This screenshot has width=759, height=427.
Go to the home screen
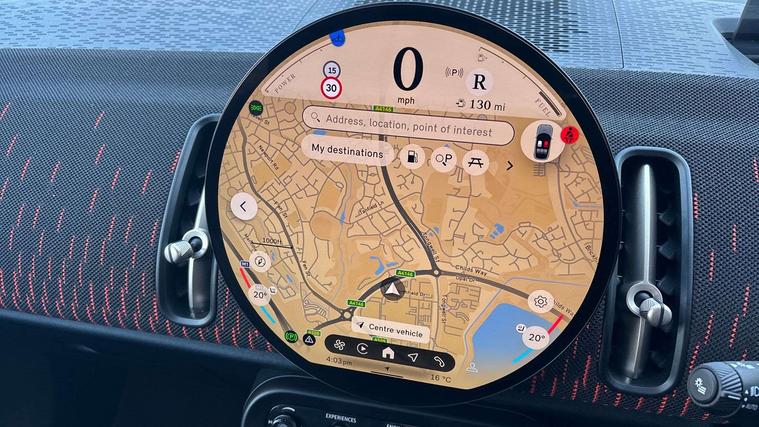click(388, 353)
